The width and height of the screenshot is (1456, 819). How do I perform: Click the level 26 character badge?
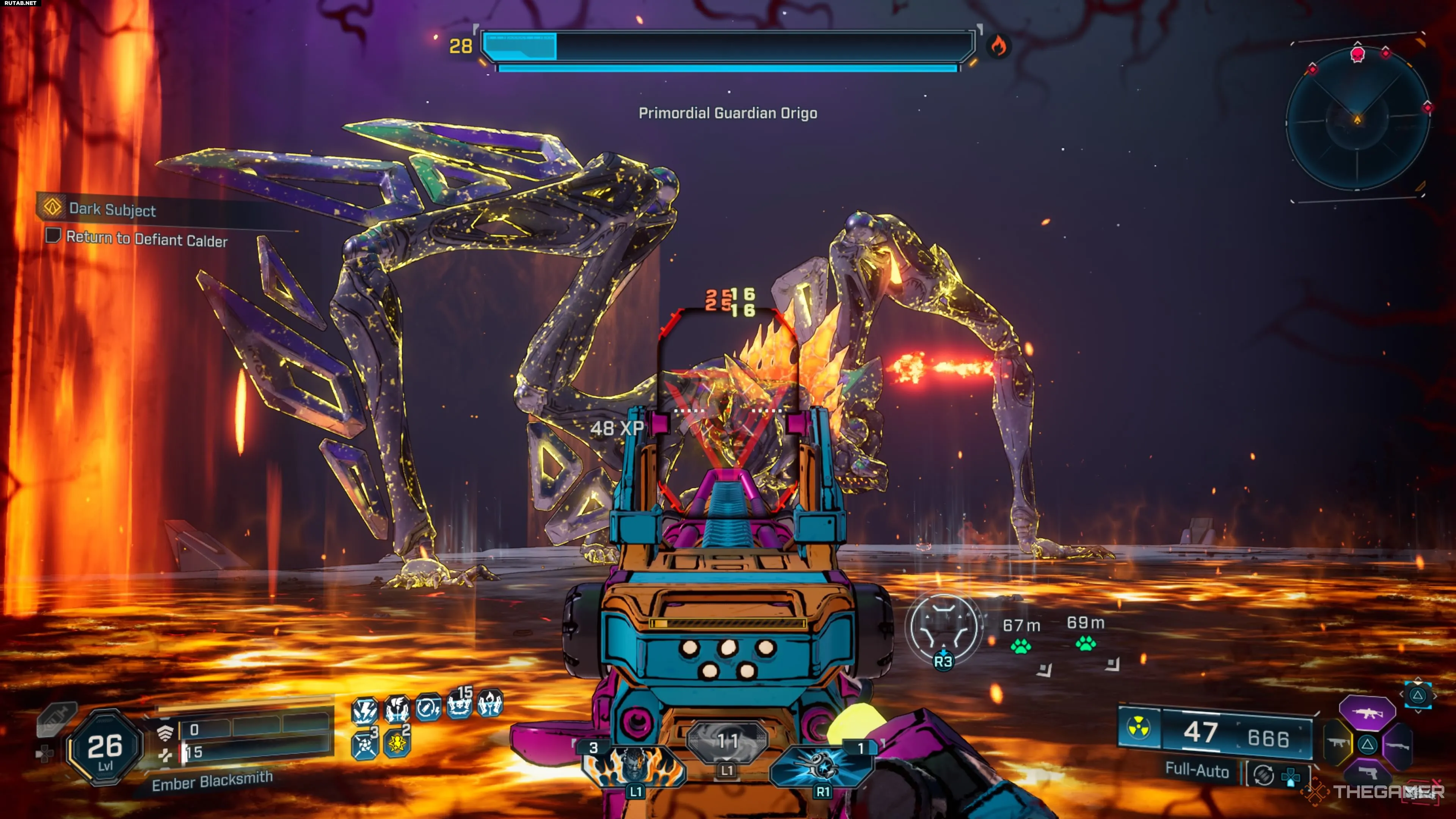(105, 748)
